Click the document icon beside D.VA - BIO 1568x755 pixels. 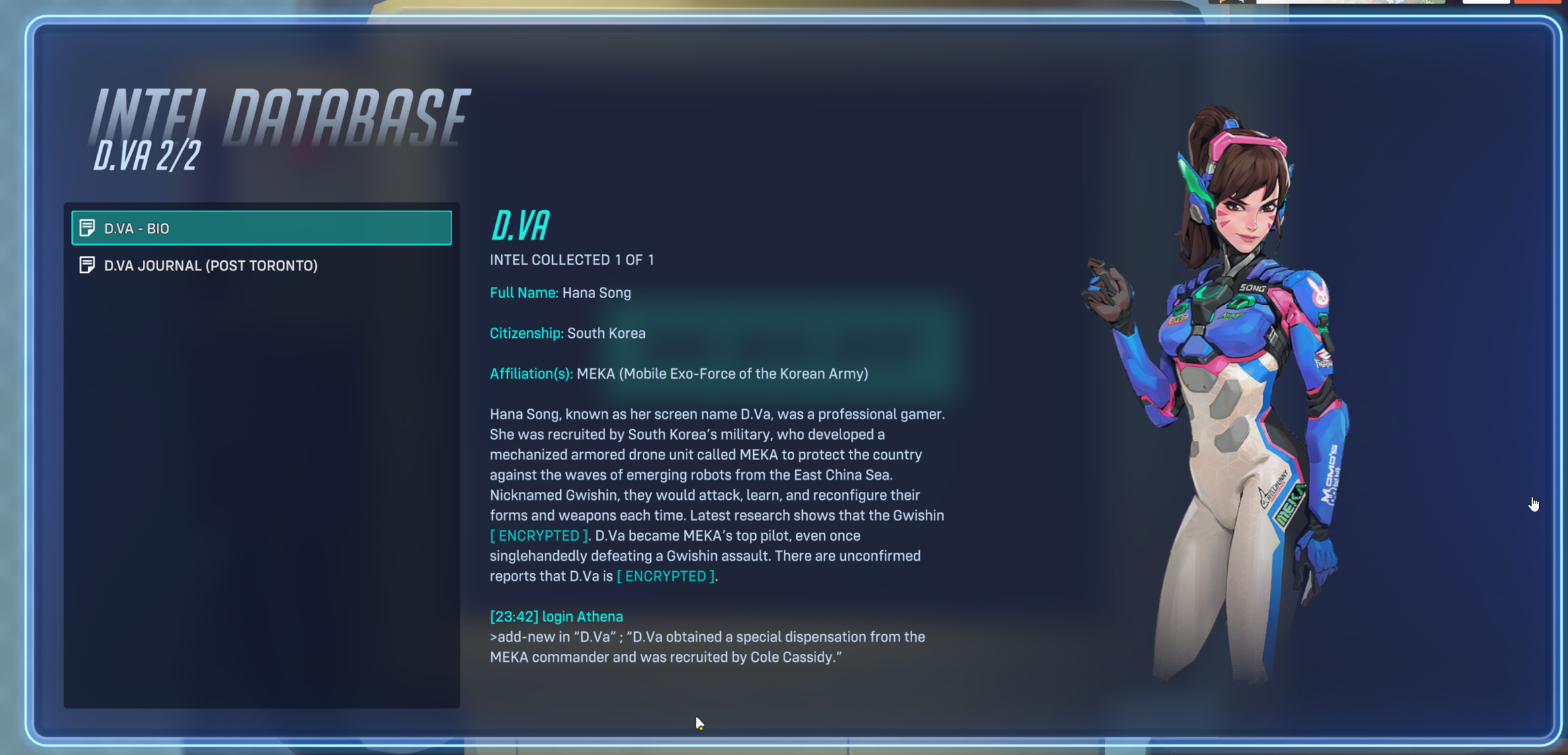click(87, 228)
